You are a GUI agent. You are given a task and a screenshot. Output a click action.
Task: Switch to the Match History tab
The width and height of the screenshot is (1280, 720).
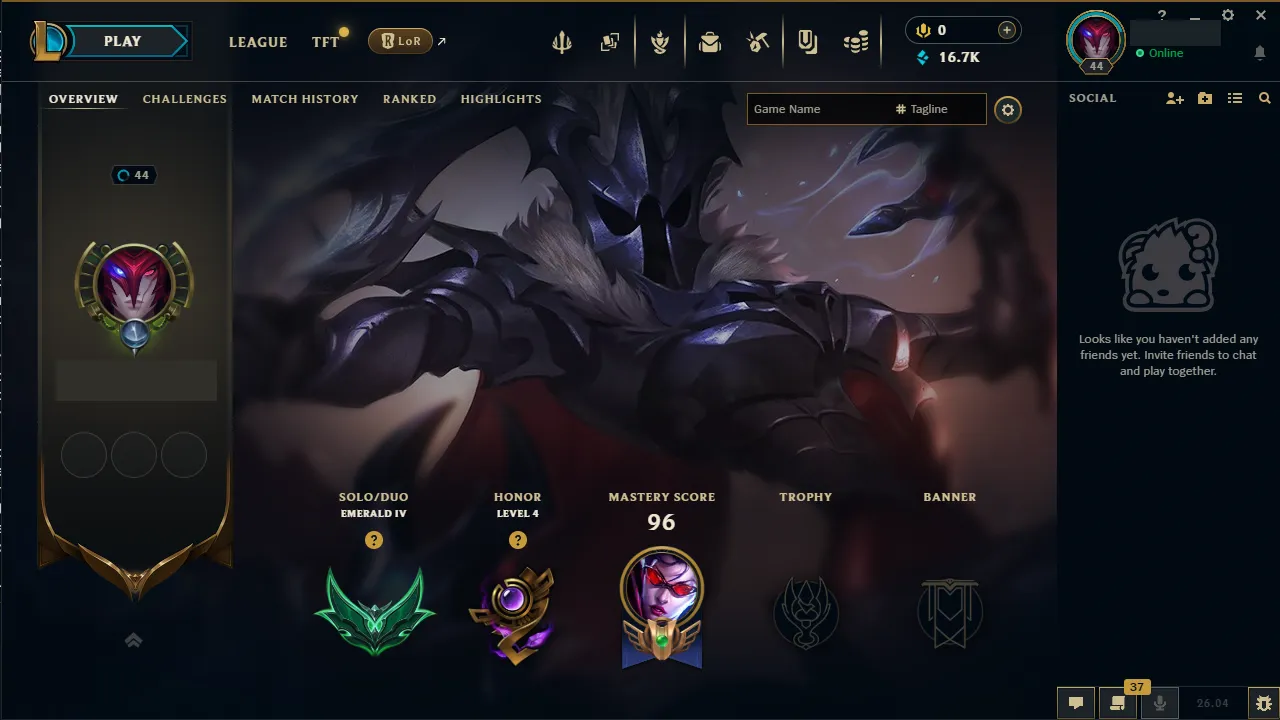click(x=305, y=98)
